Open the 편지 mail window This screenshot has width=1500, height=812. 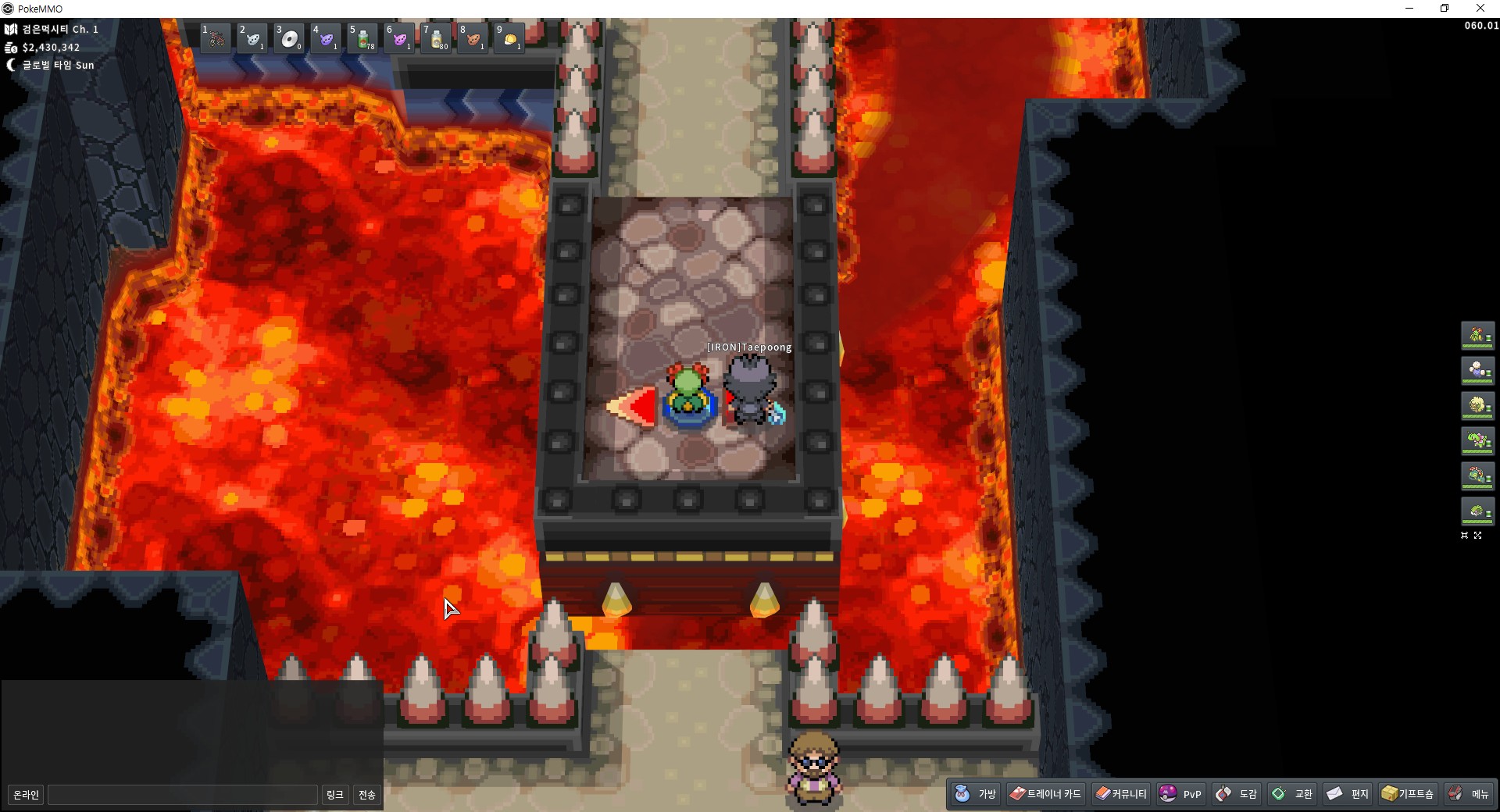[x=1348, y=794]
